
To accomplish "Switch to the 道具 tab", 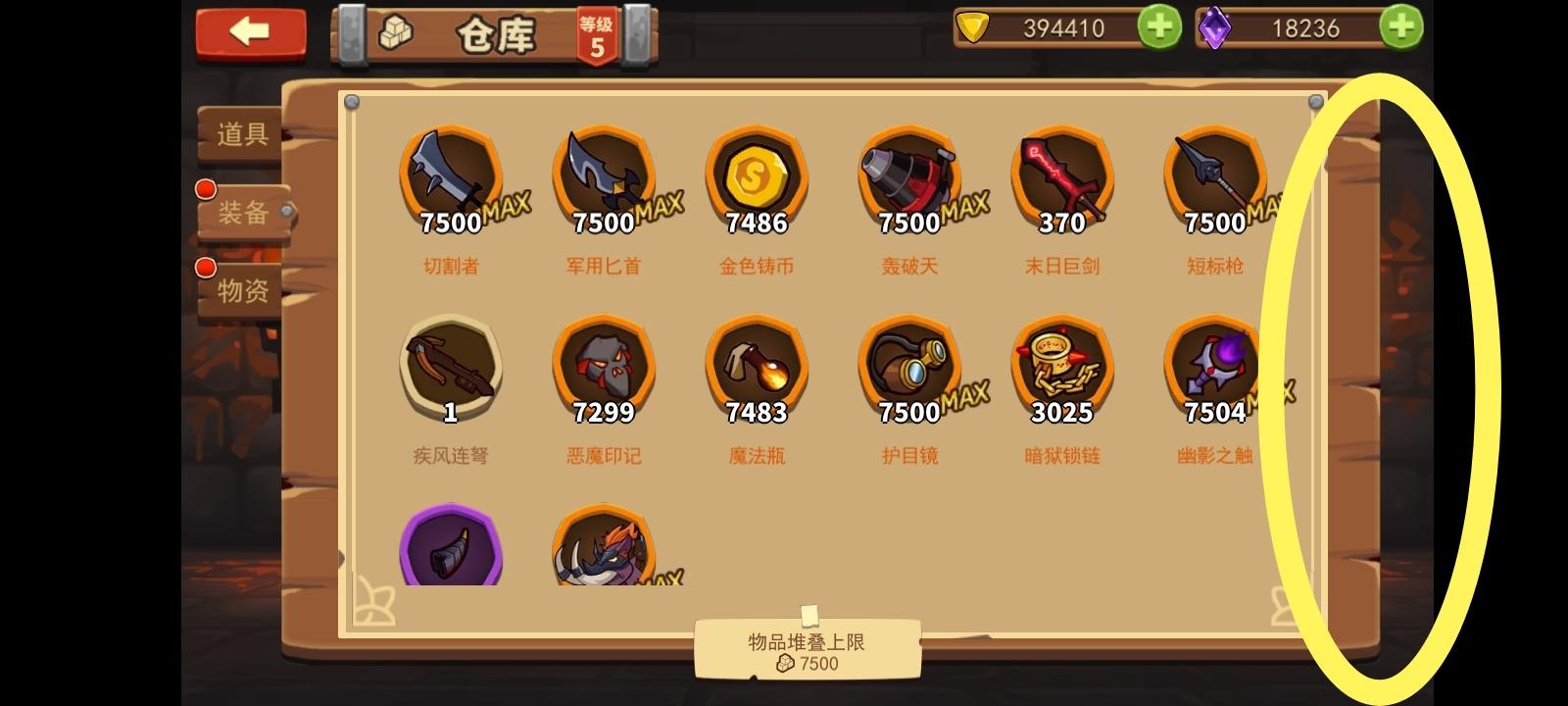I will pos(241,135).
